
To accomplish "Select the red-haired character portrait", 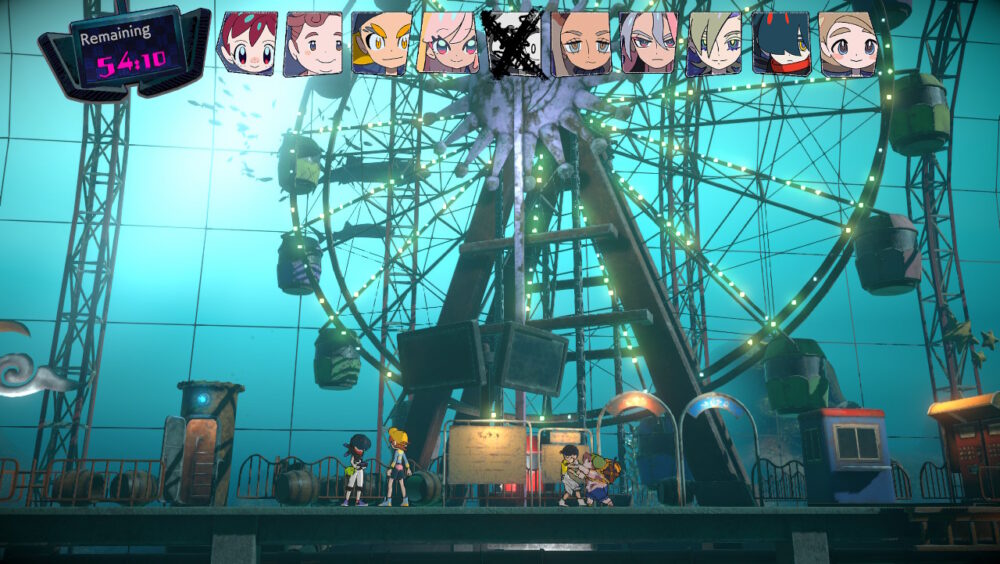I will [247, 44].
